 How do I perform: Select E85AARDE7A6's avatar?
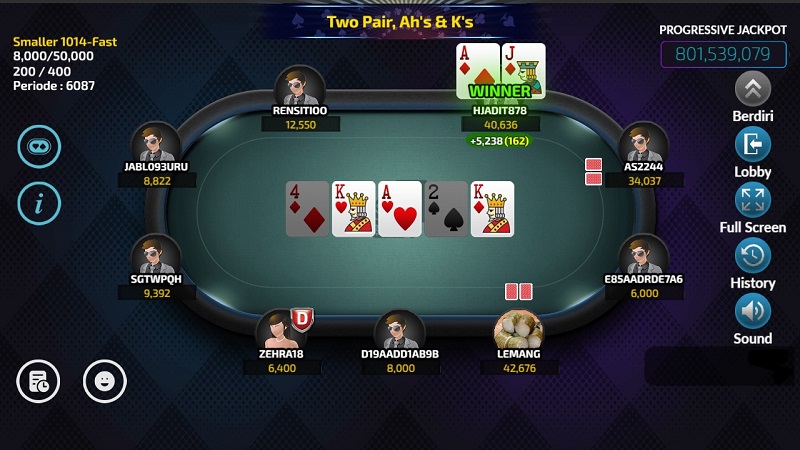(x=643, y=255)
